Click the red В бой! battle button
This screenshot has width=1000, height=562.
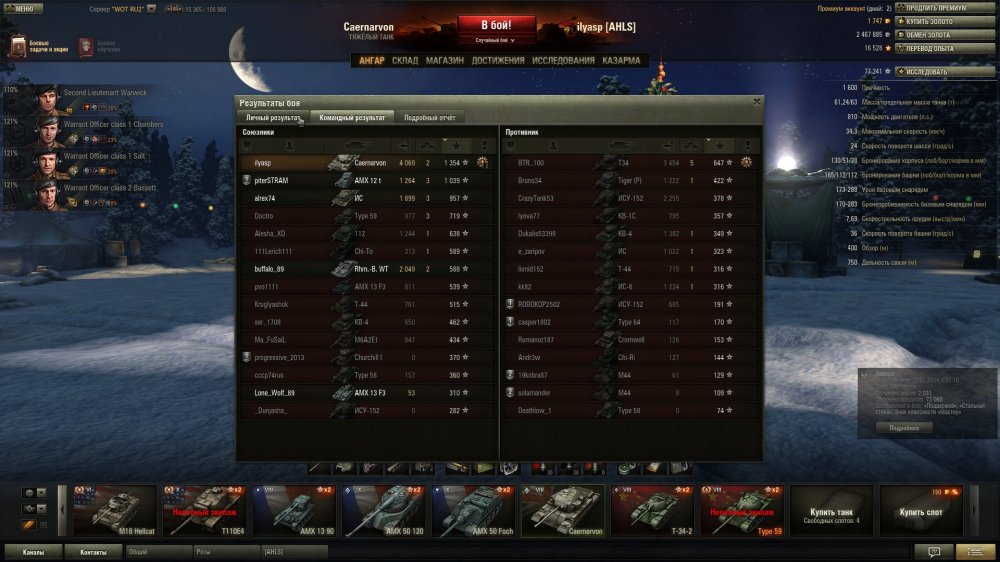497,26
